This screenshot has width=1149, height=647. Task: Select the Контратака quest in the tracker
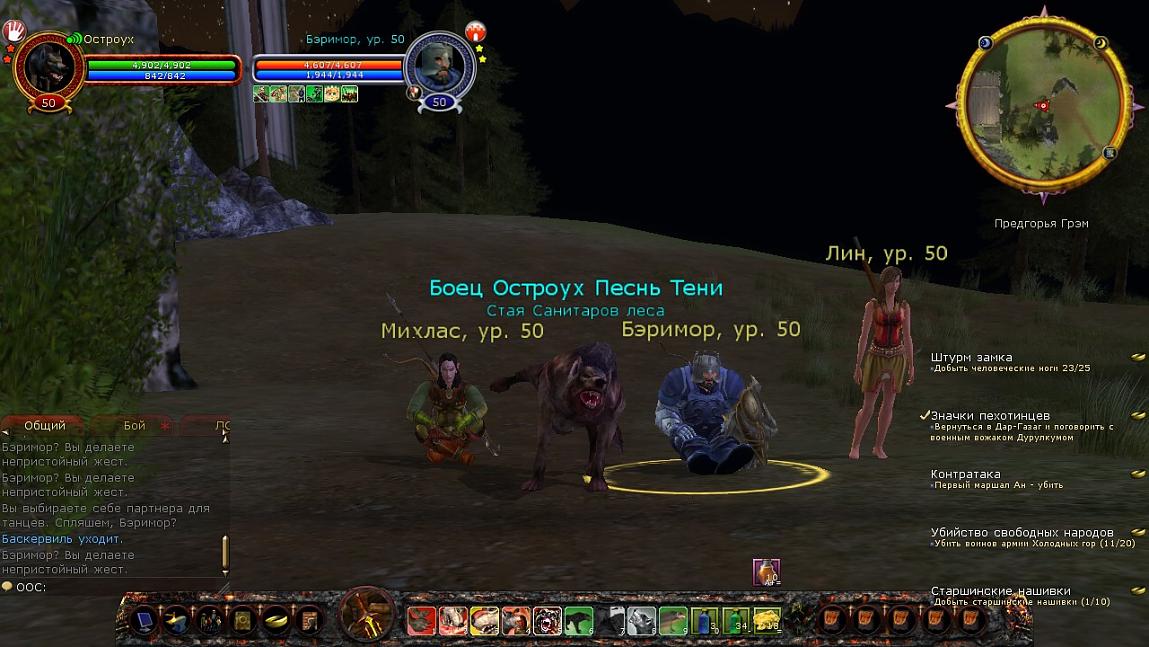[x=965, y=474]
